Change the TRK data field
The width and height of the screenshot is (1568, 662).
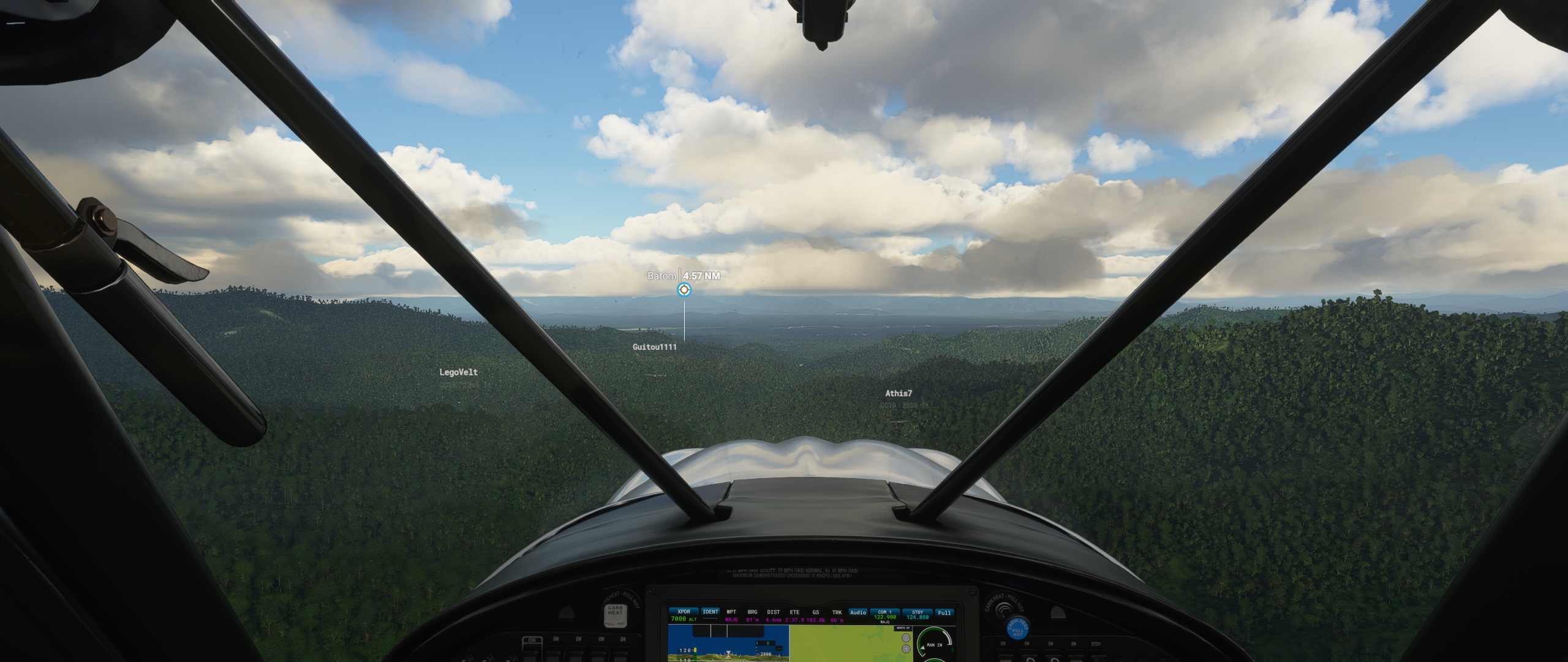point(837,613)
